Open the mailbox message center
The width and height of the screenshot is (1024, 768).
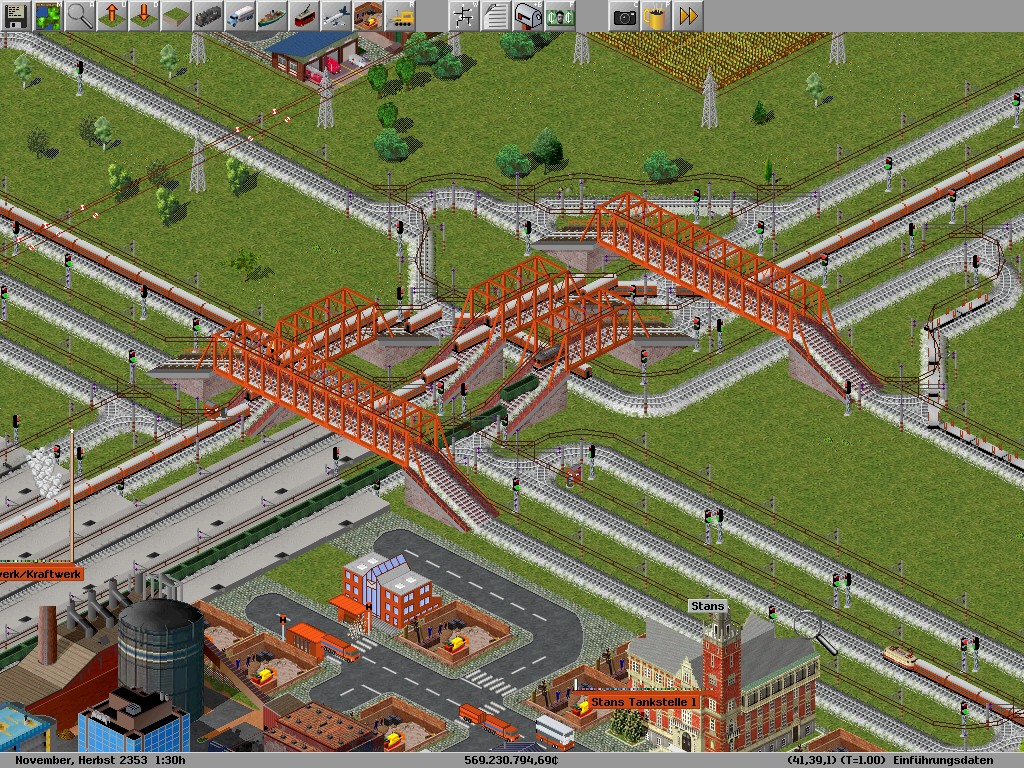[527, 16]
